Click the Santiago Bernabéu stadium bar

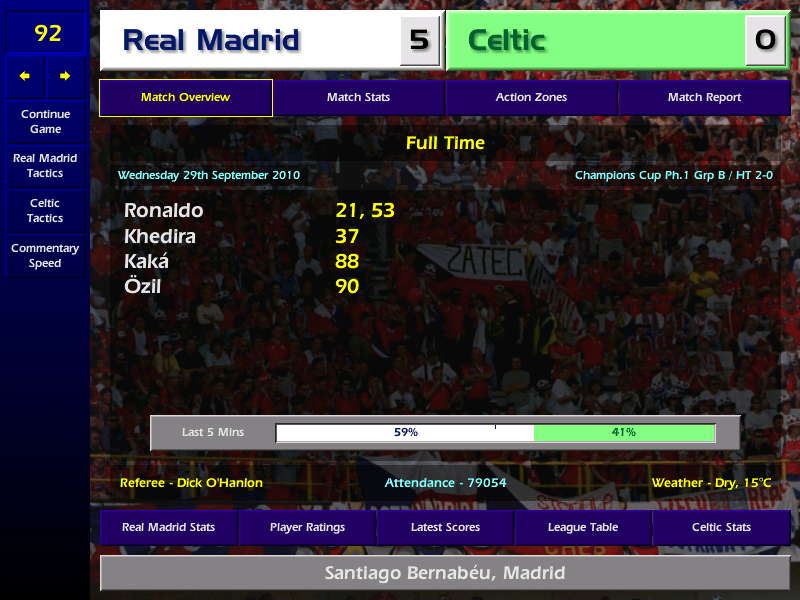(445, 573)
